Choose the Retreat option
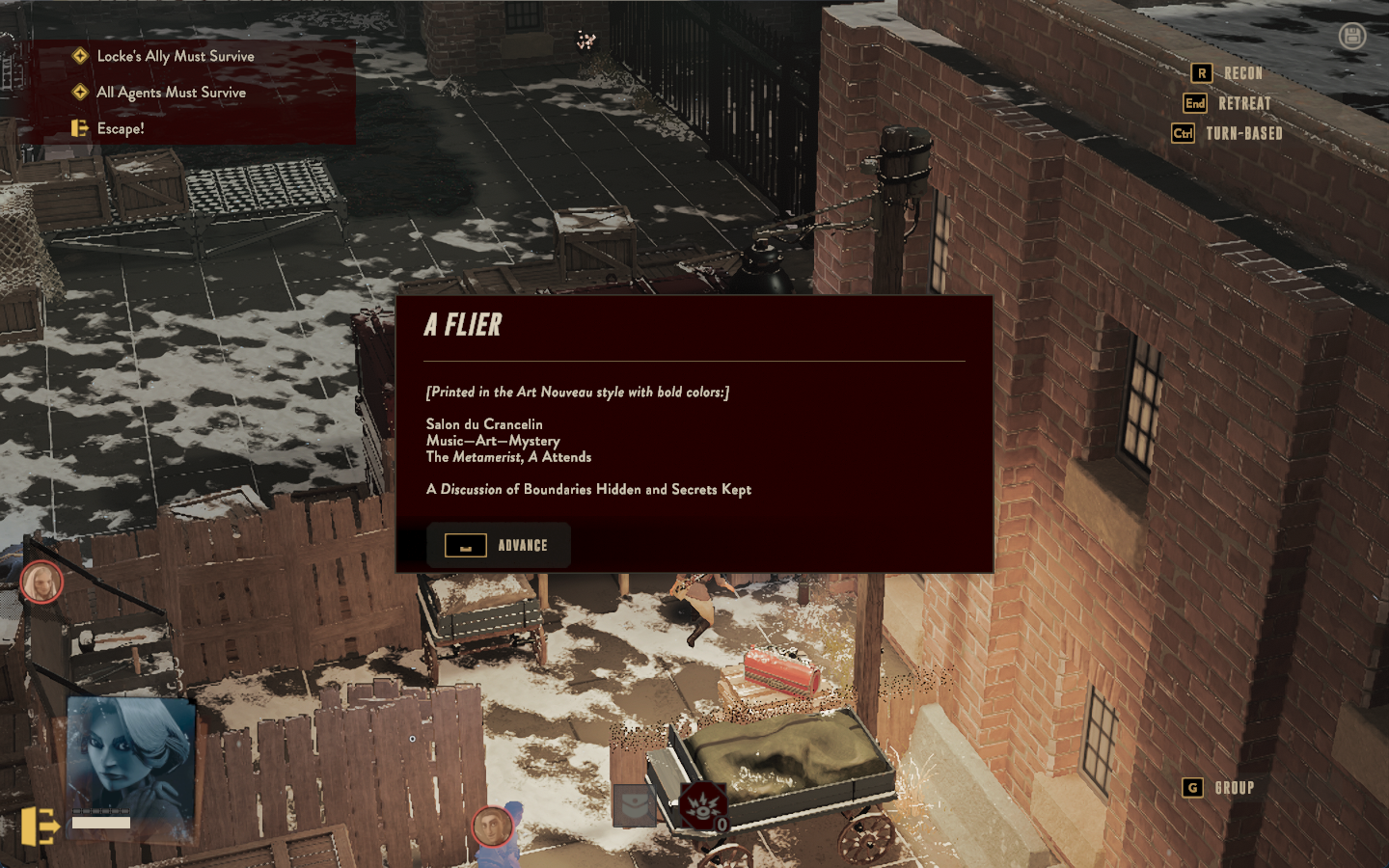Image resolution: width=1389 pixels, height=868 pixels. point(1227,103)
